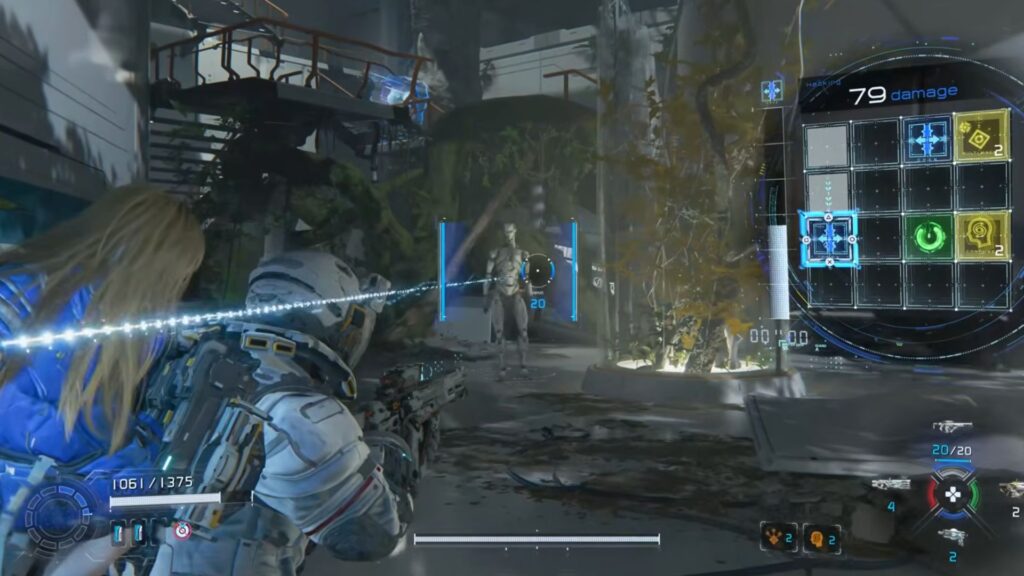The width and height of the screenshot is (1024, 576).
Task: Select the top rifle on the weapon wheel
Action: click(951, 427)
